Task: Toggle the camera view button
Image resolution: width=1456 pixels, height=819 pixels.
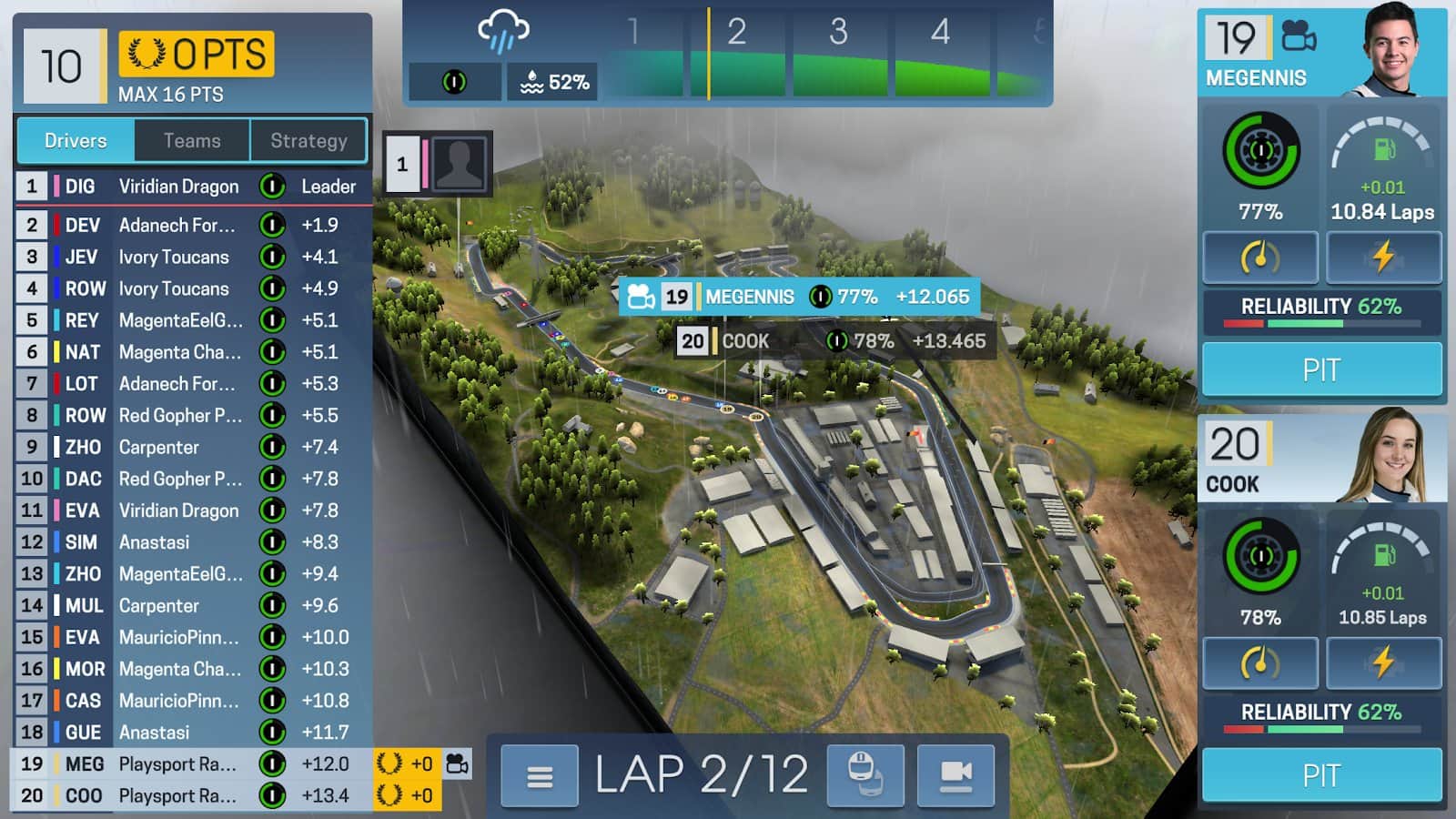Action: 955,776
